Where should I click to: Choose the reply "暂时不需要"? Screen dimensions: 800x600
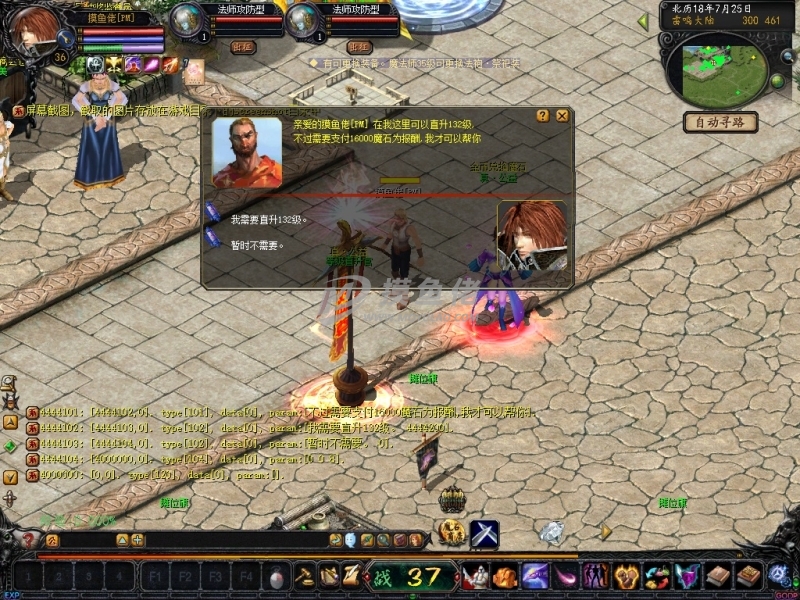click(258, 243)
